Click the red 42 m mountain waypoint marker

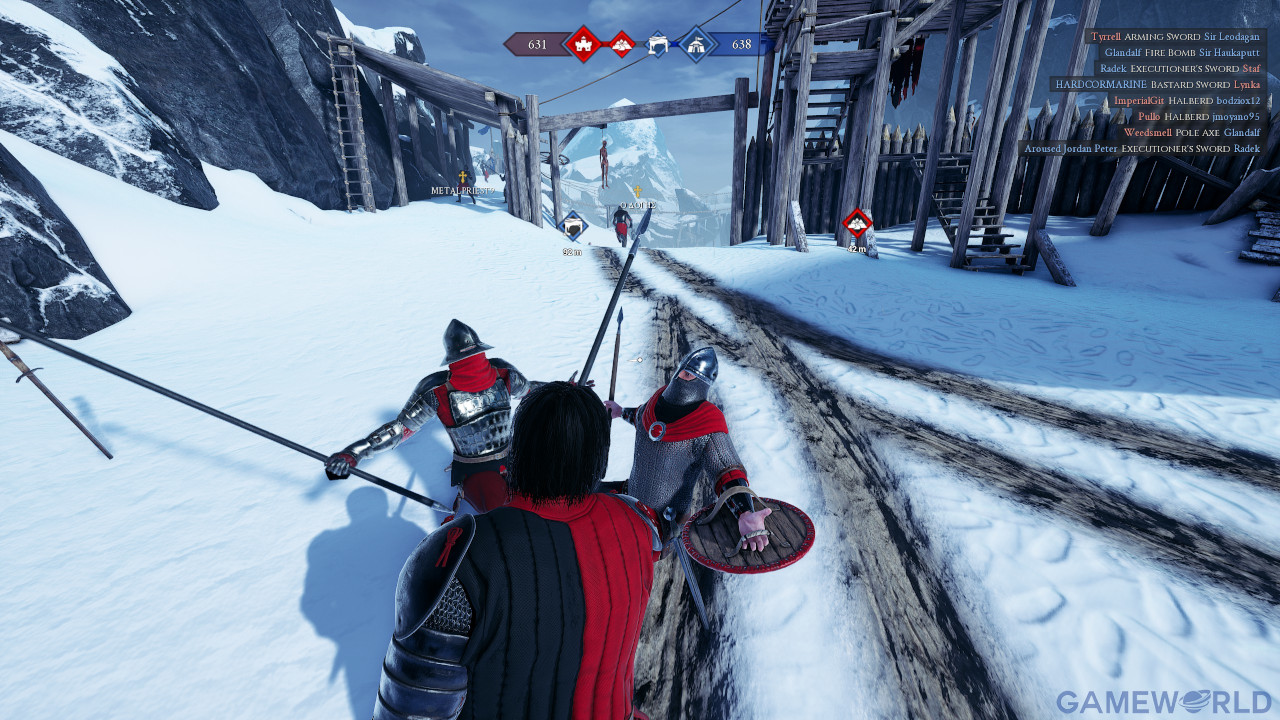tap(855, 220)
